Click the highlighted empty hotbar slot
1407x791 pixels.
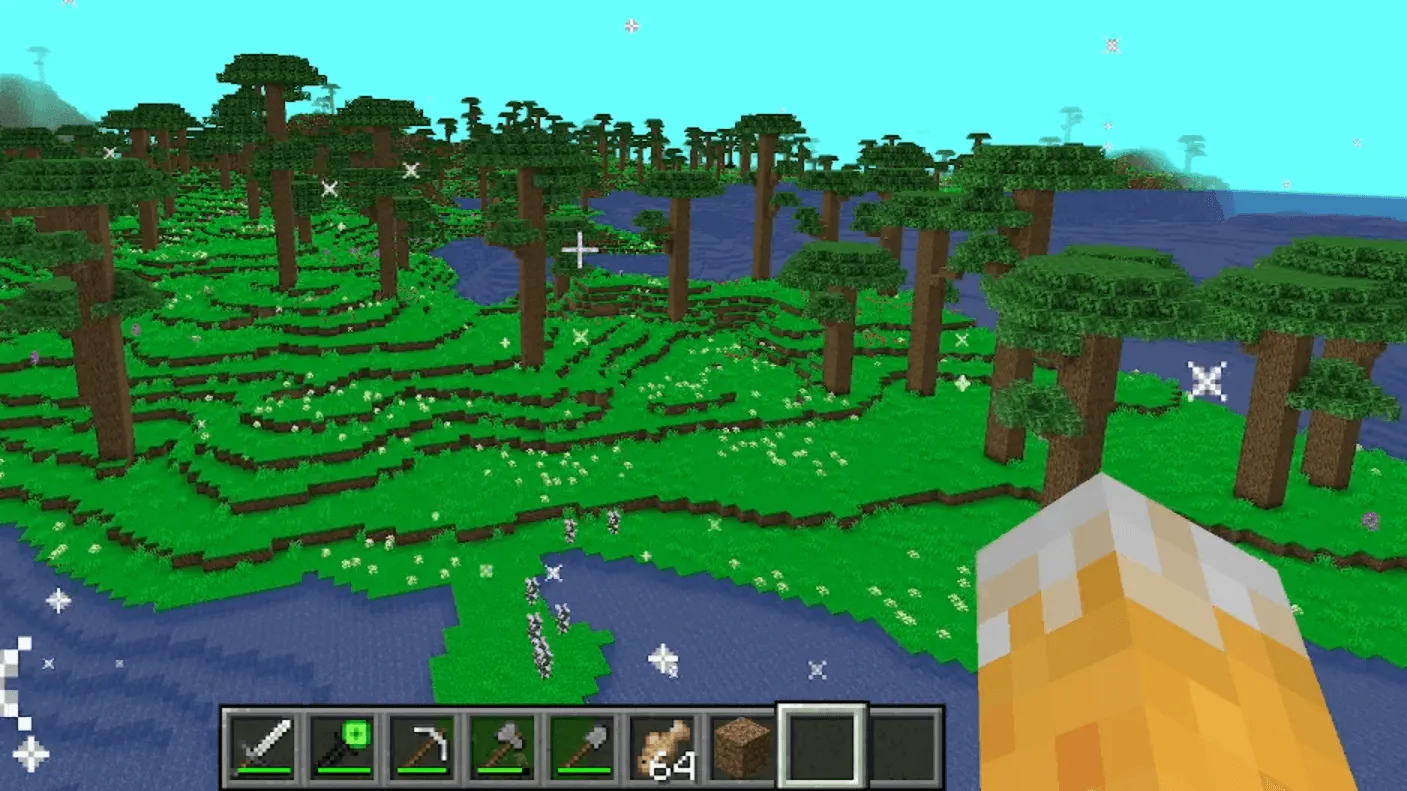click(x=820, y=744)
